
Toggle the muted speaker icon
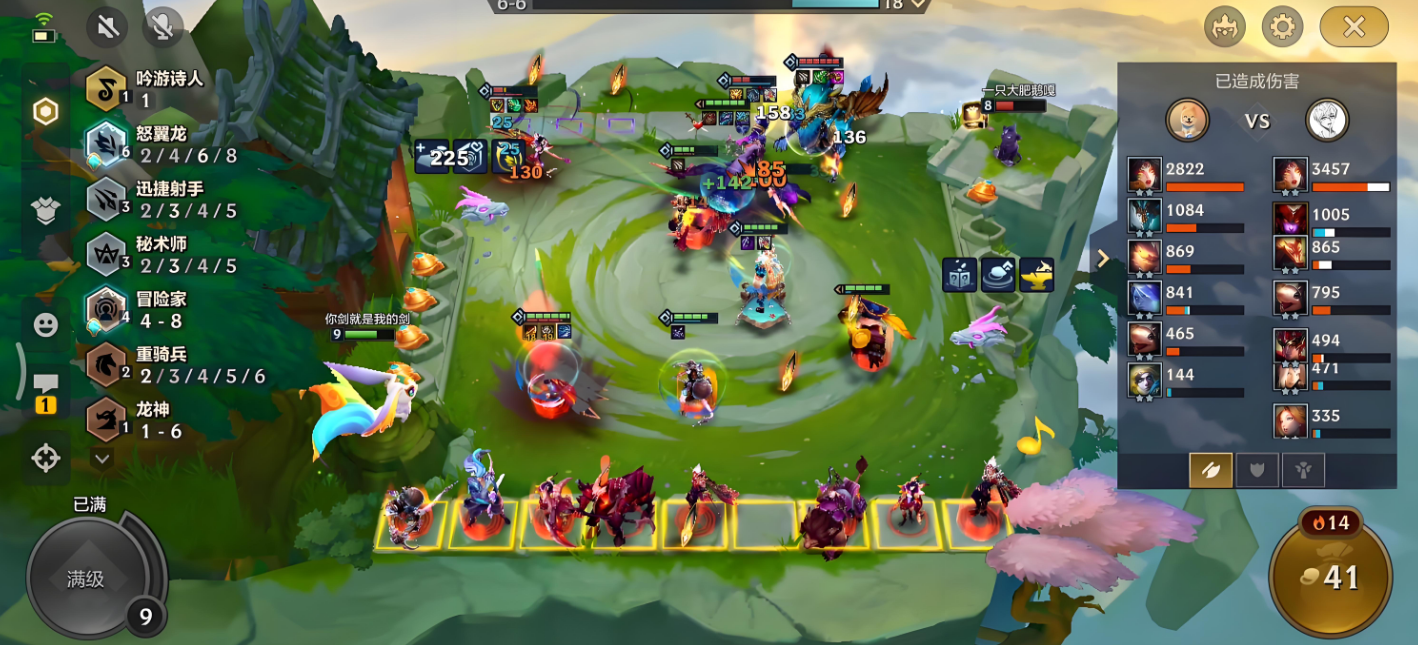107,27
